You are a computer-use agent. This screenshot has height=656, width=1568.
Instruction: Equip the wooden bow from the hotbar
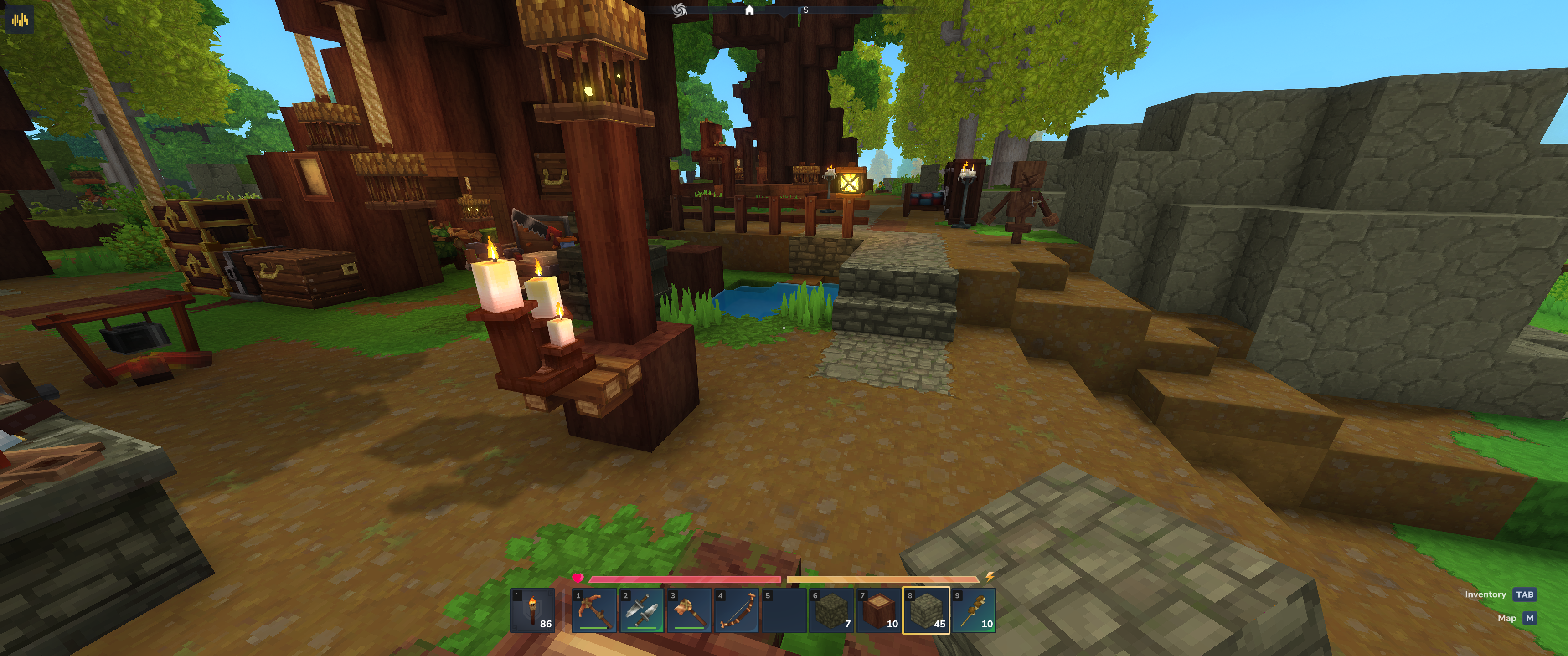(736, 610)
